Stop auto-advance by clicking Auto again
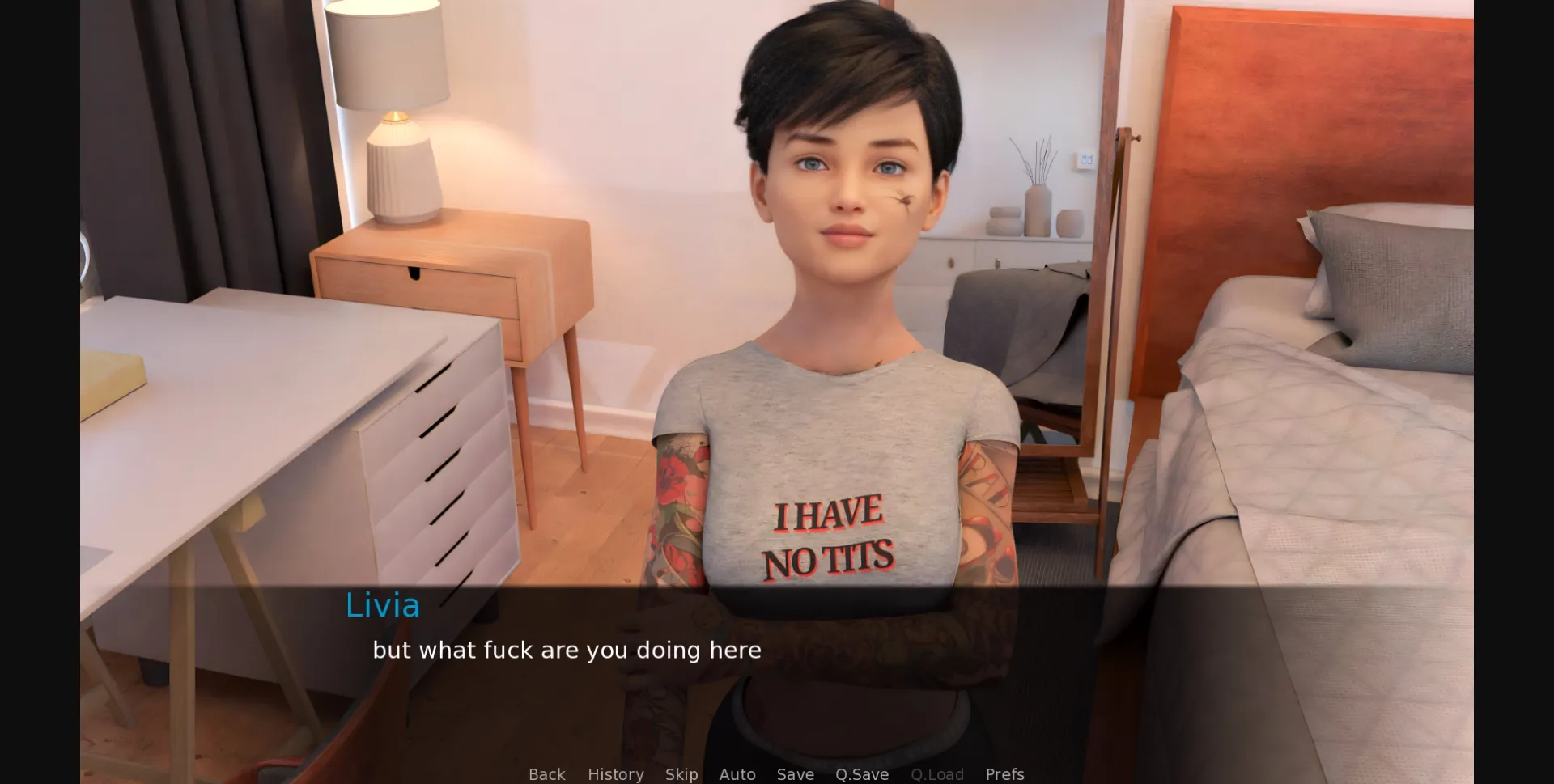The width and height of the screenshot is (1554, 784). tap(737, 774)
